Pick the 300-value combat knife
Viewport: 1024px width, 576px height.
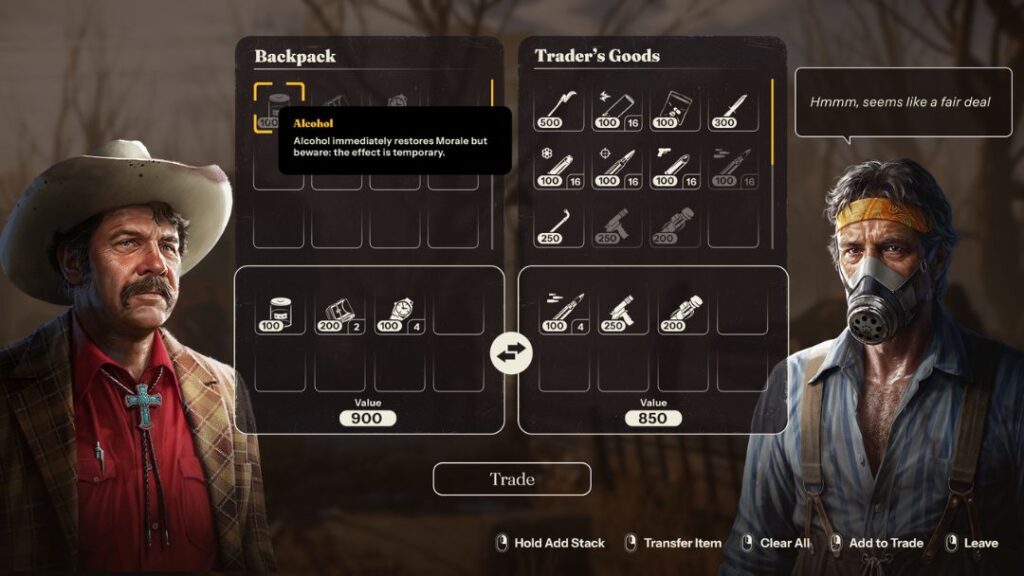733,108
